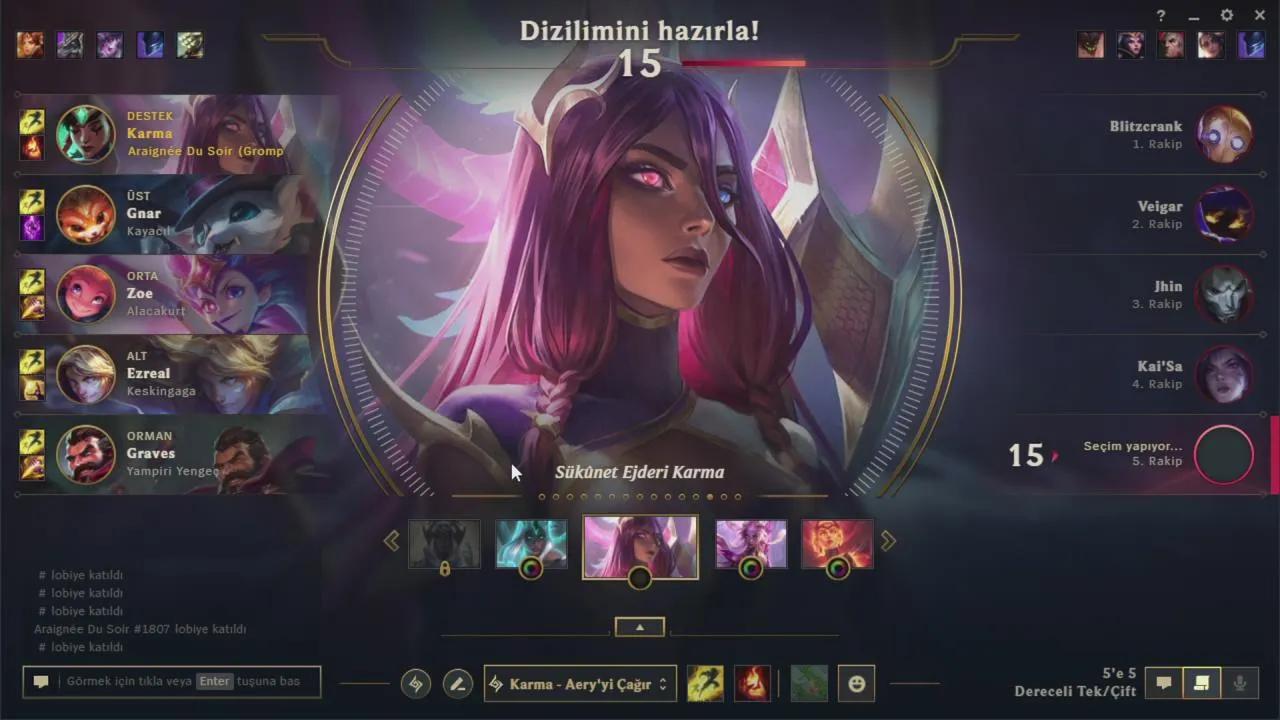Toggle the chat panel icon in bottom right
The image size is (1280, 720).
coord(1164,682)
